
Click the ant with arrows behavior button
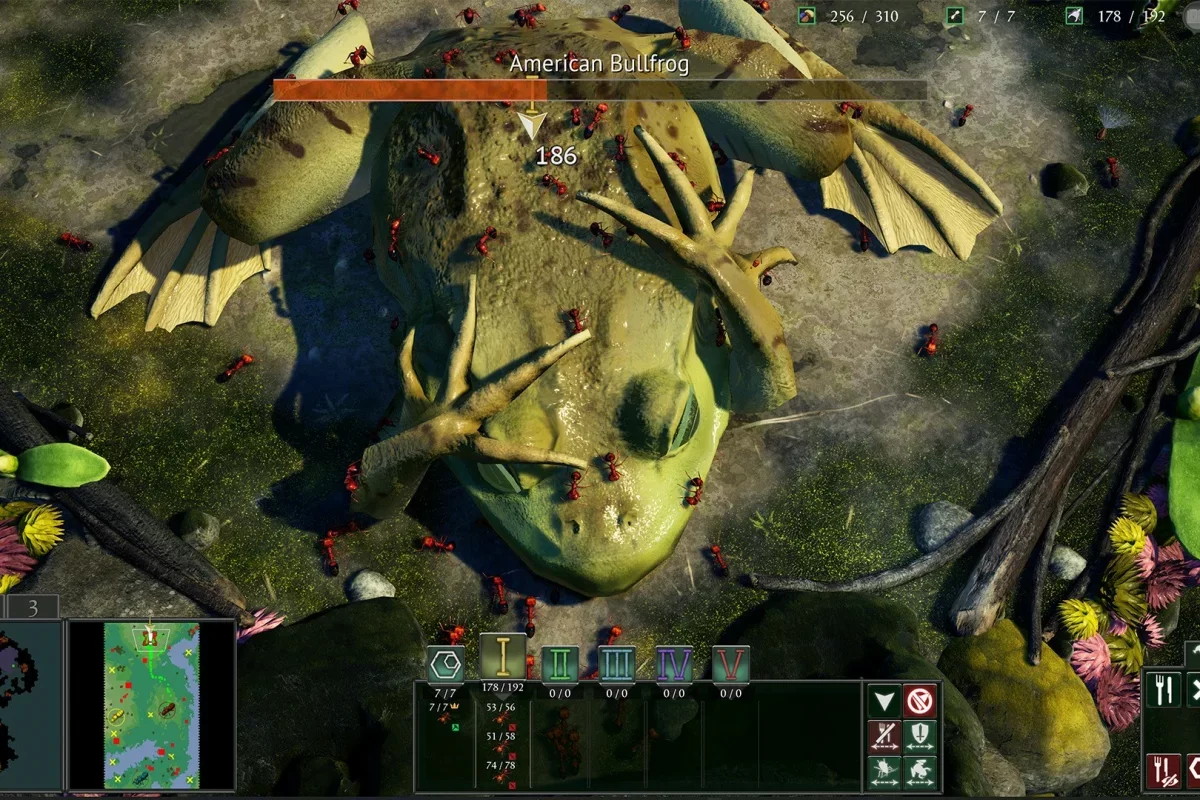coord(883,770)
